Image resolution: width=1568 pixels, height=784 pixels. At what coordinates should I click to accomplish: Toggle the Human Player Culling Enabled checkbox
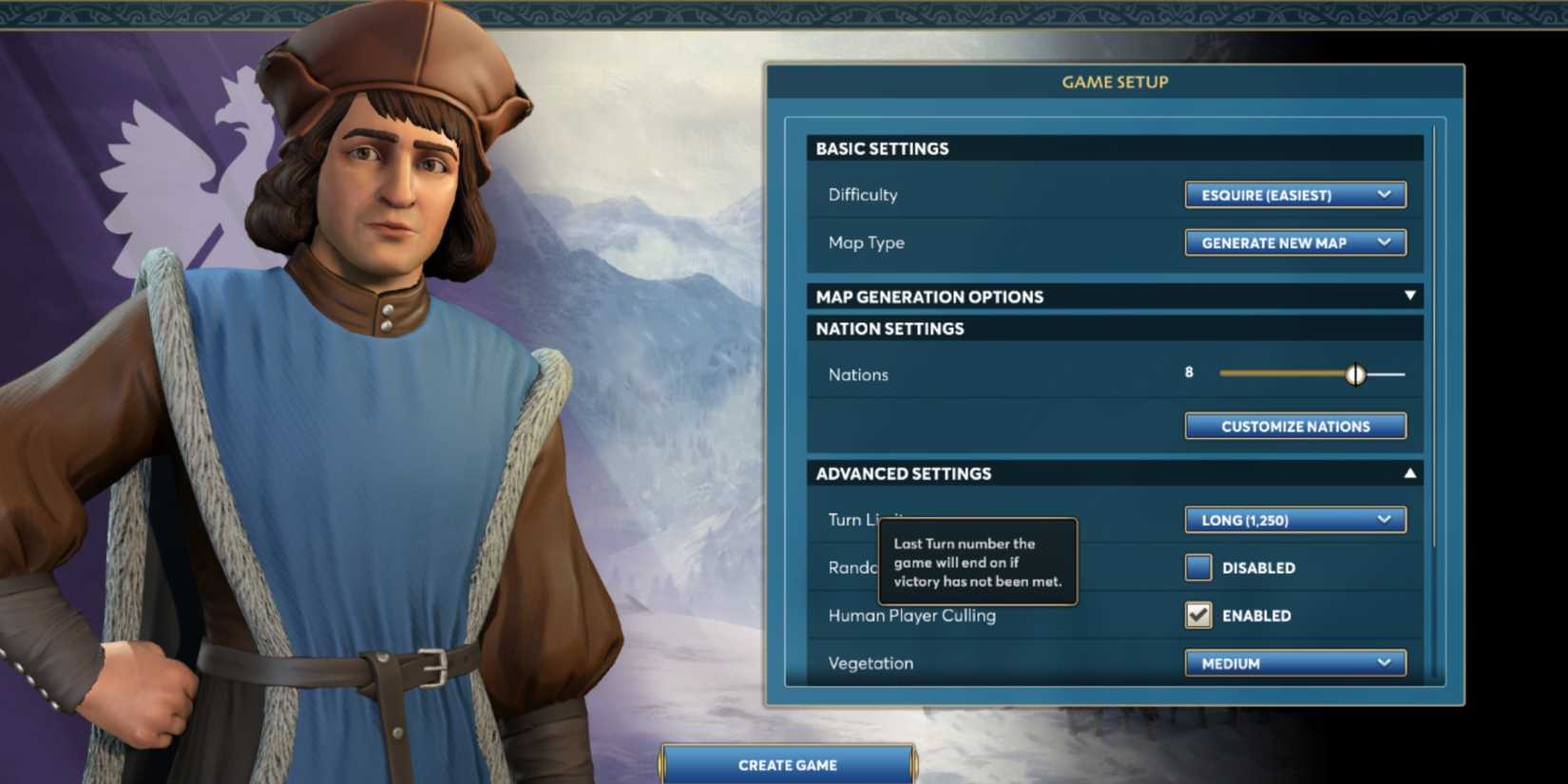(x=1197, y=615)
